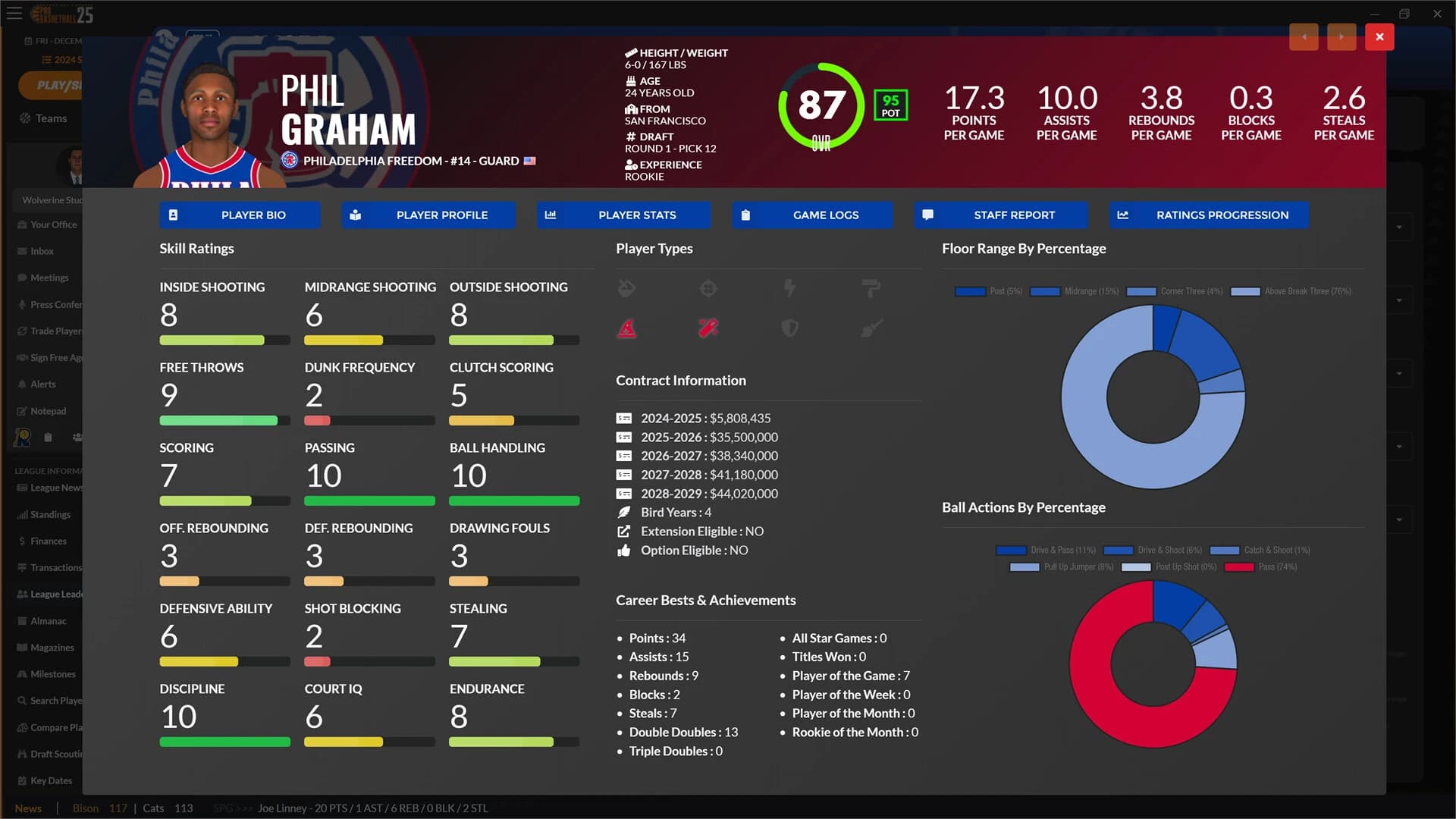Click the left navigation arrow above the player header
Viewport: 1456px width, 819px height.
pos(1304,36)
